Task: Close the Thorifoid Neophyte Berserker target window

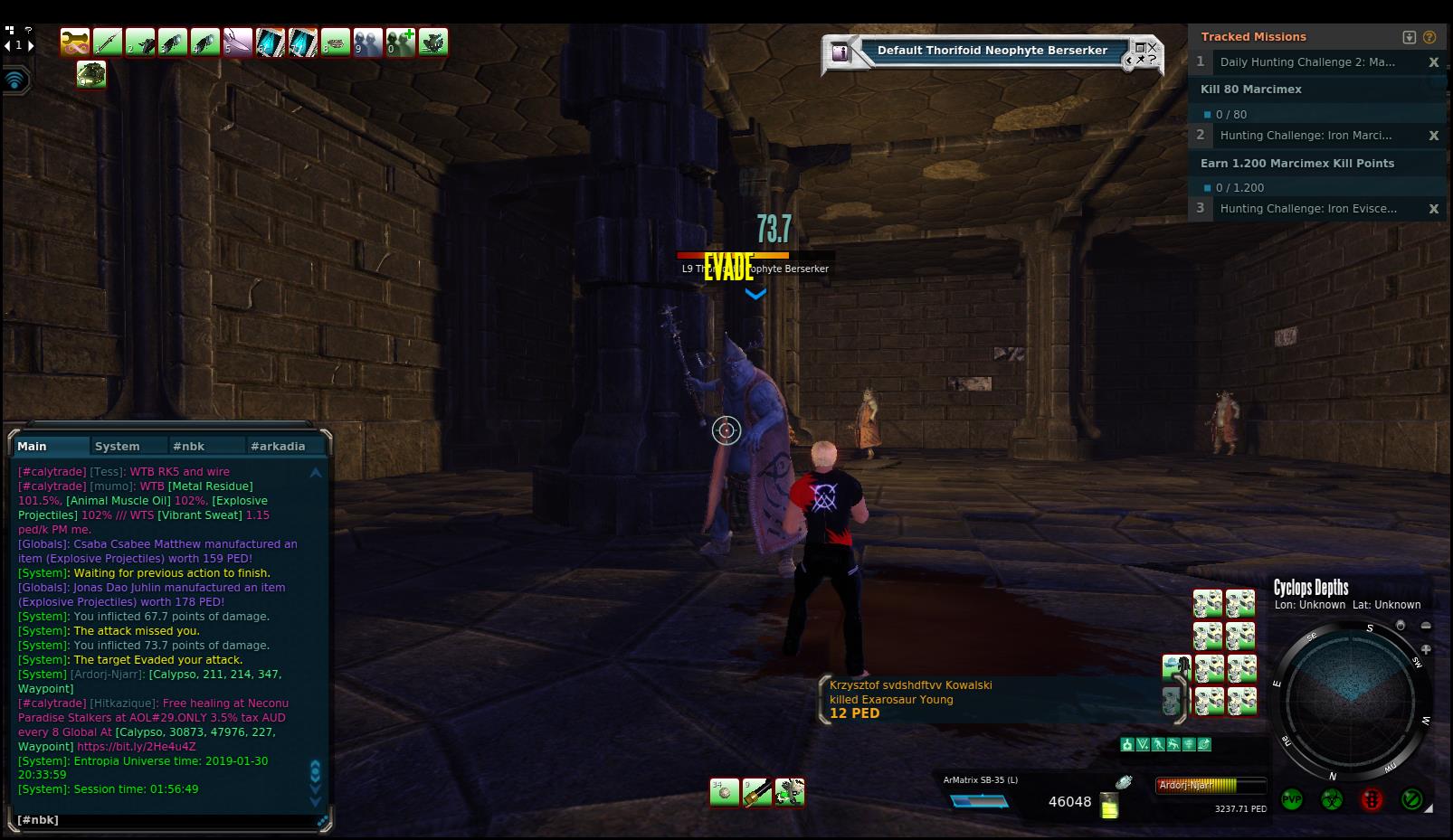Action: click(1152, 47)
